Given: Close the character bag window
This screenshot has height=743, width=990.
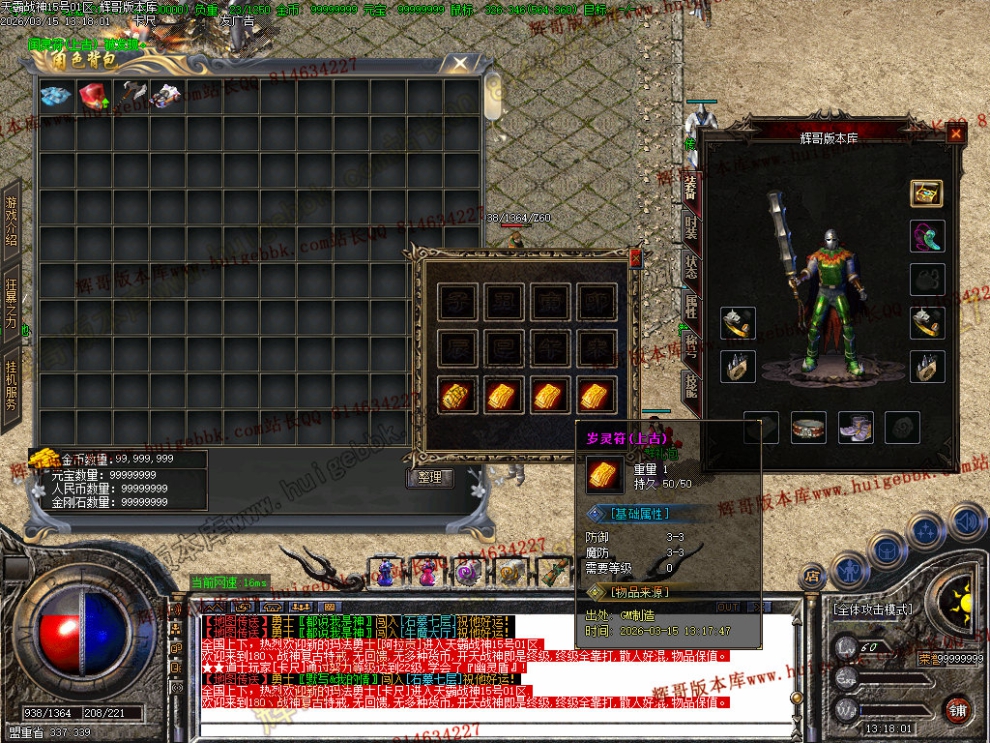Looking at the screenshot, I should click(x=459, y=63).
